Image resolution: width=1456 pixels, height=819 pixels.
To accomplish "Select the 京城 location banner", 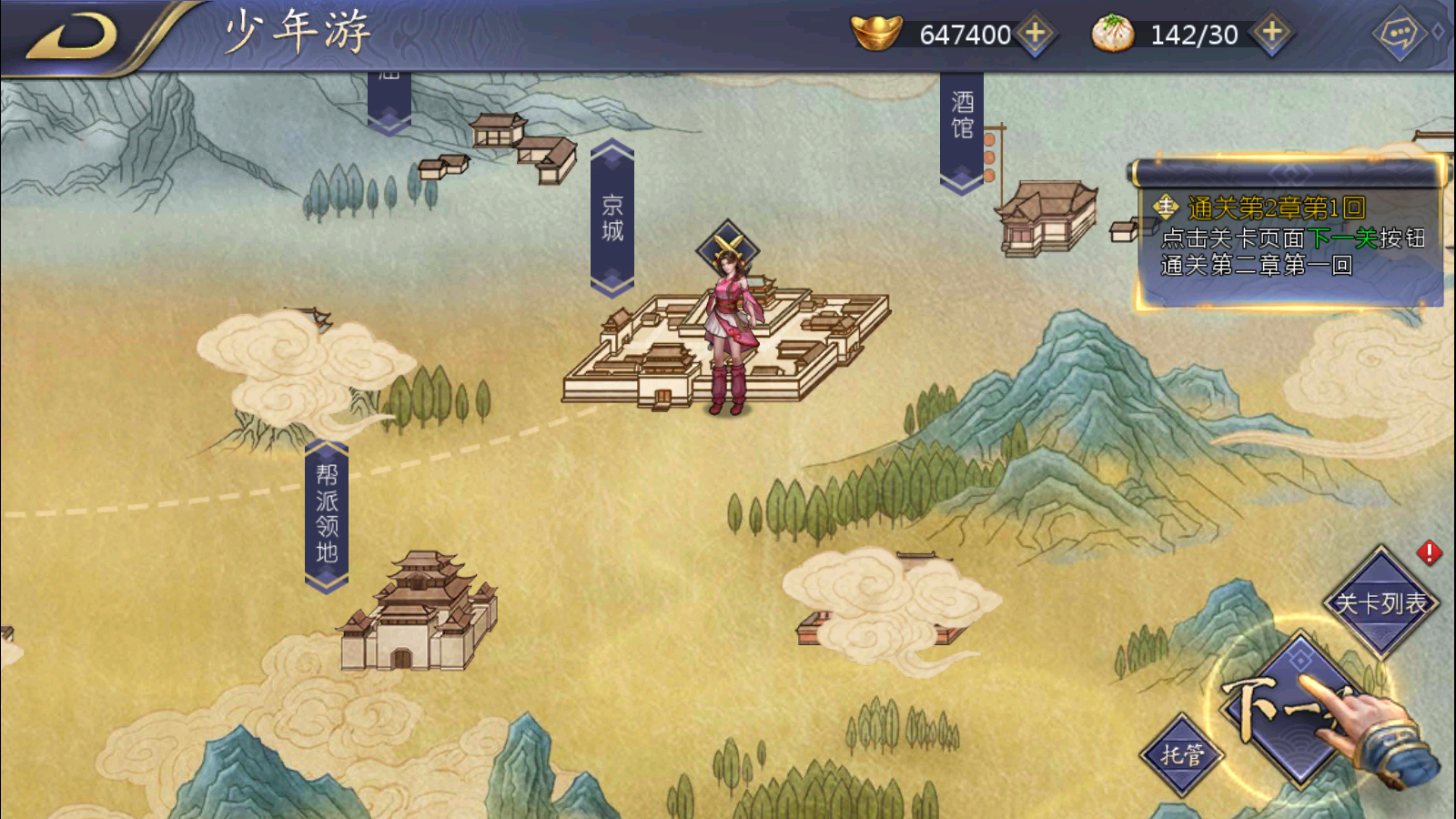I will point(612,218).
